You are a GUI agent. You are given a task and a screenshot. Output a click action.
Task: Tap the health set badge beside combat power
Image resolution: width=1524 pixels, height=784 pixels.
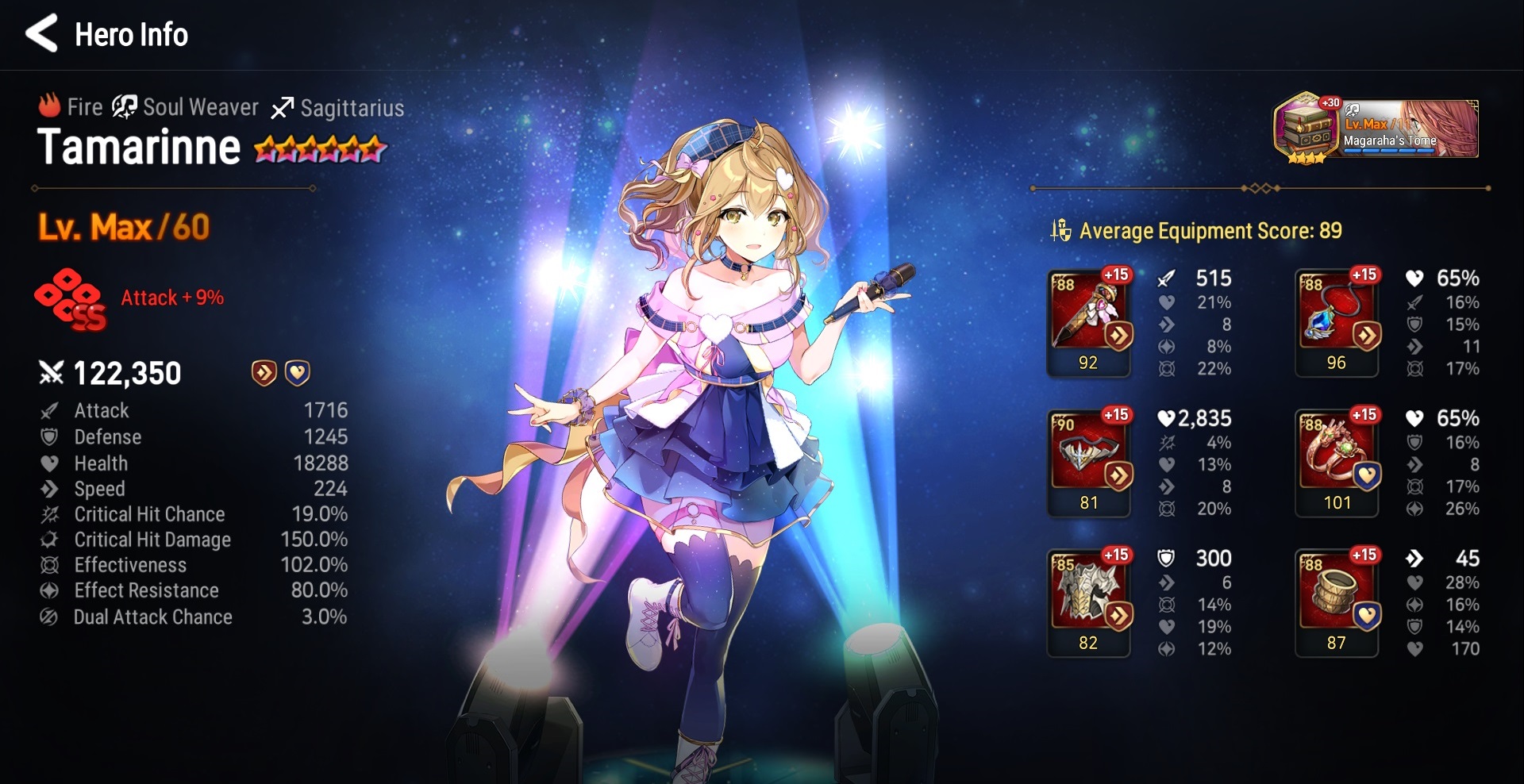click(x=298, y=373)
